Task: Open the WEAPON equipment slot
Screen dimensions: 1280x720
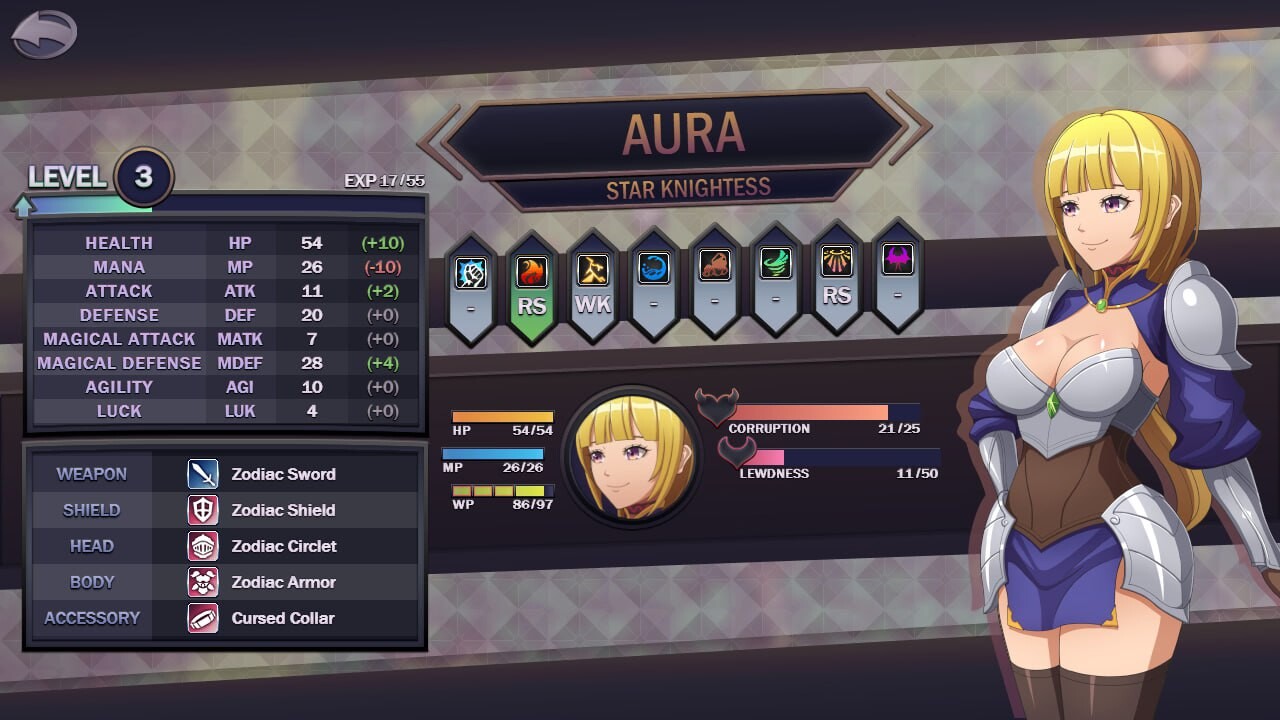Action: click(91, 474)
